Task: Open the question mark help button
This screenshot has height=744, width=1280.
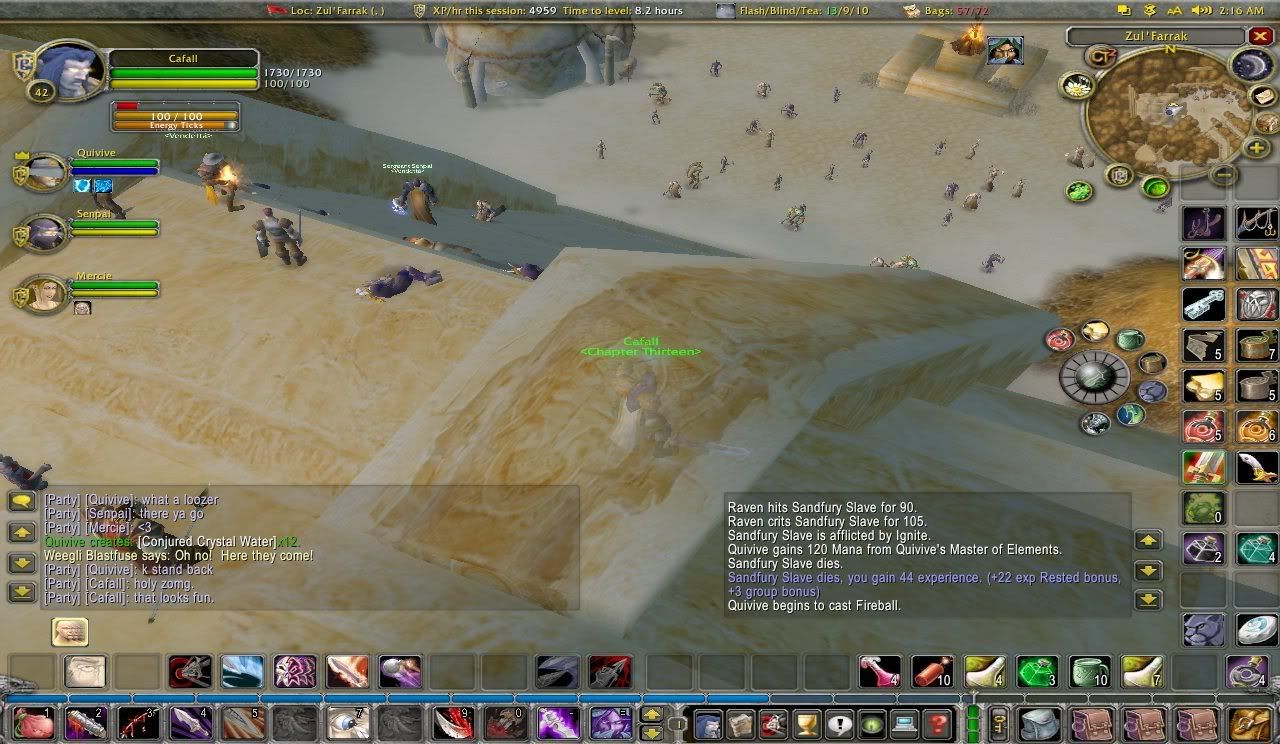Action: coord(937,722)
